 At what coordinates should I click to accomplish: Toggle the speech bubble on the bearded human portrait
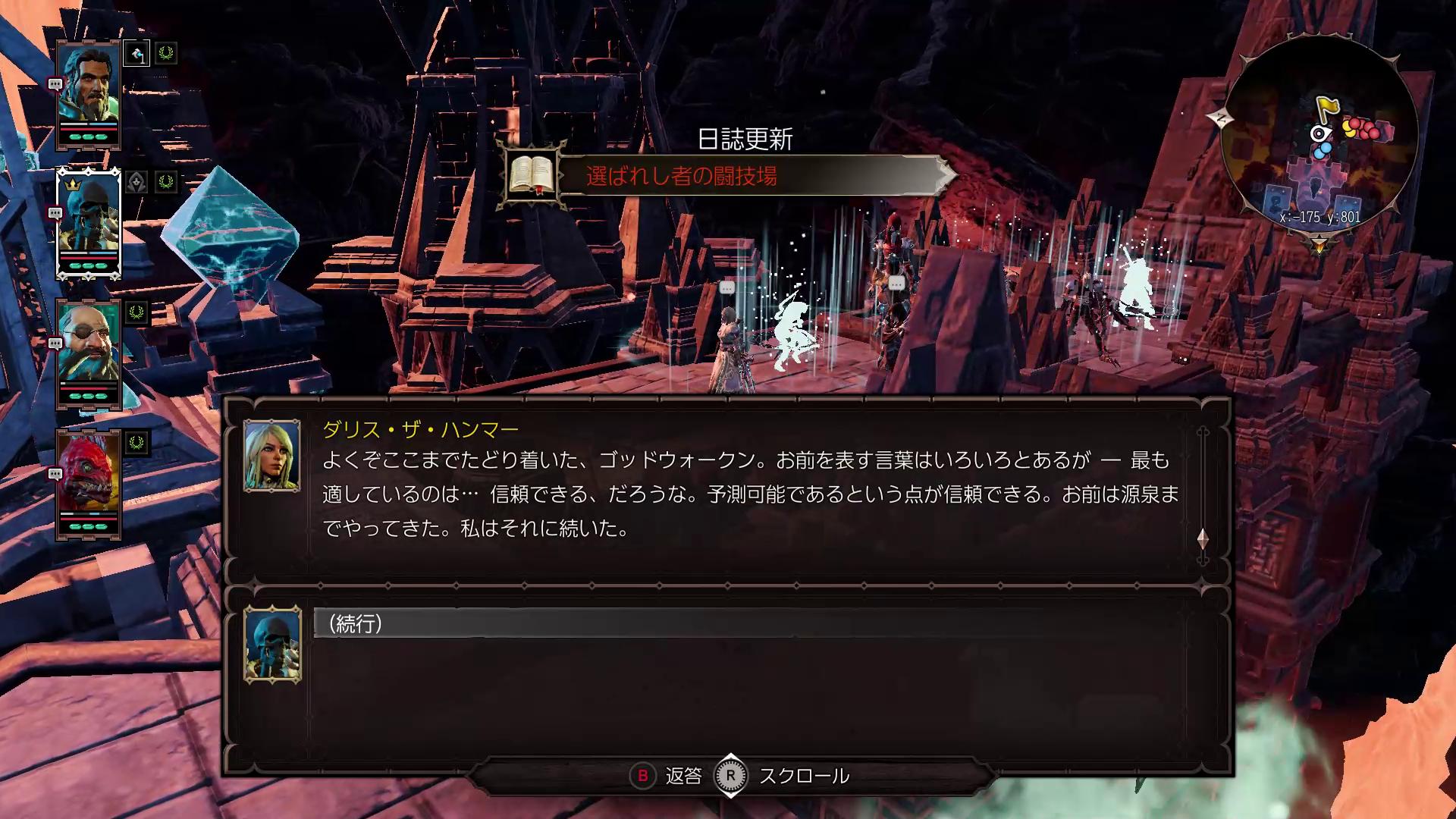pyautogui.click(x=55, y=83)
